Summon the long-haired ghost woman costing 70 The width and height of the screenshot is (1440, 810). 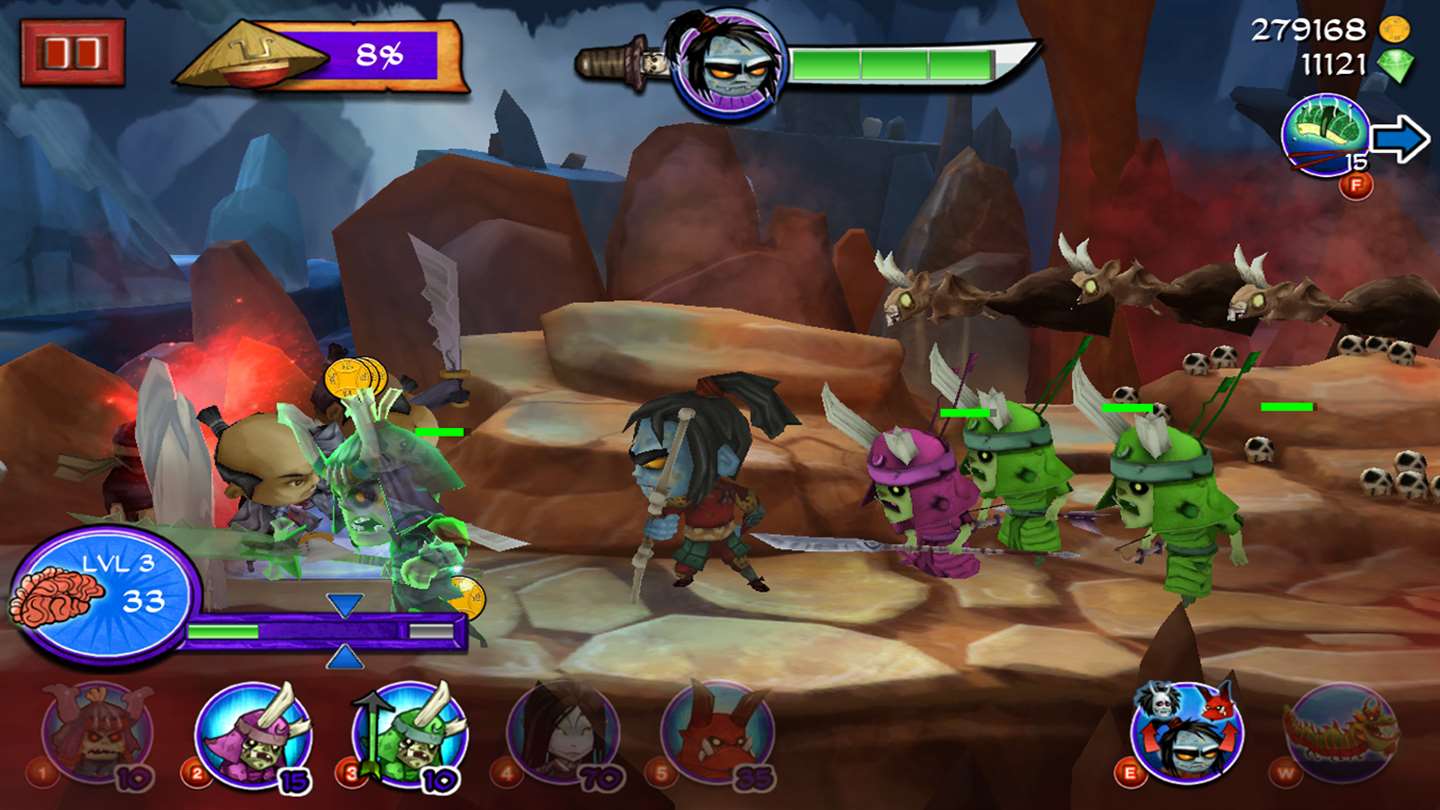coord(563,734)
